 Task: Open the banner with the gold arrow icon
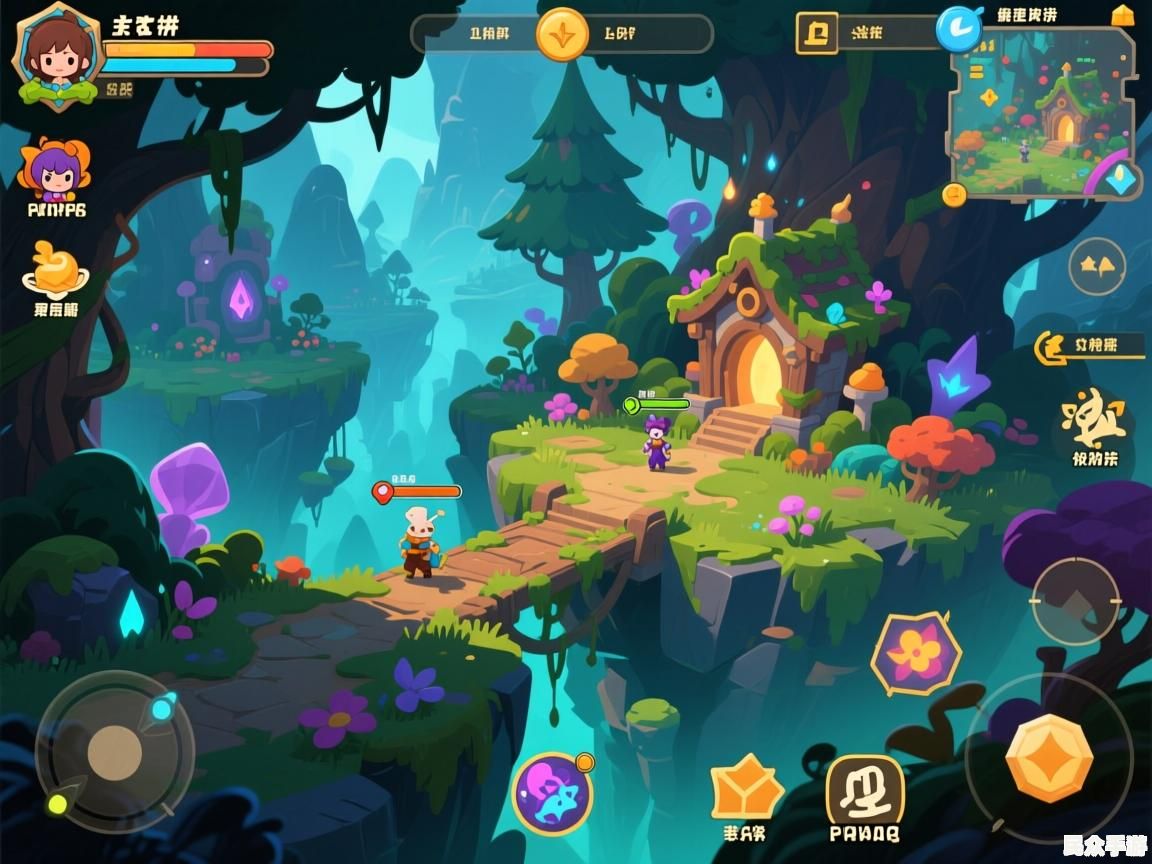pos(1088,346)
